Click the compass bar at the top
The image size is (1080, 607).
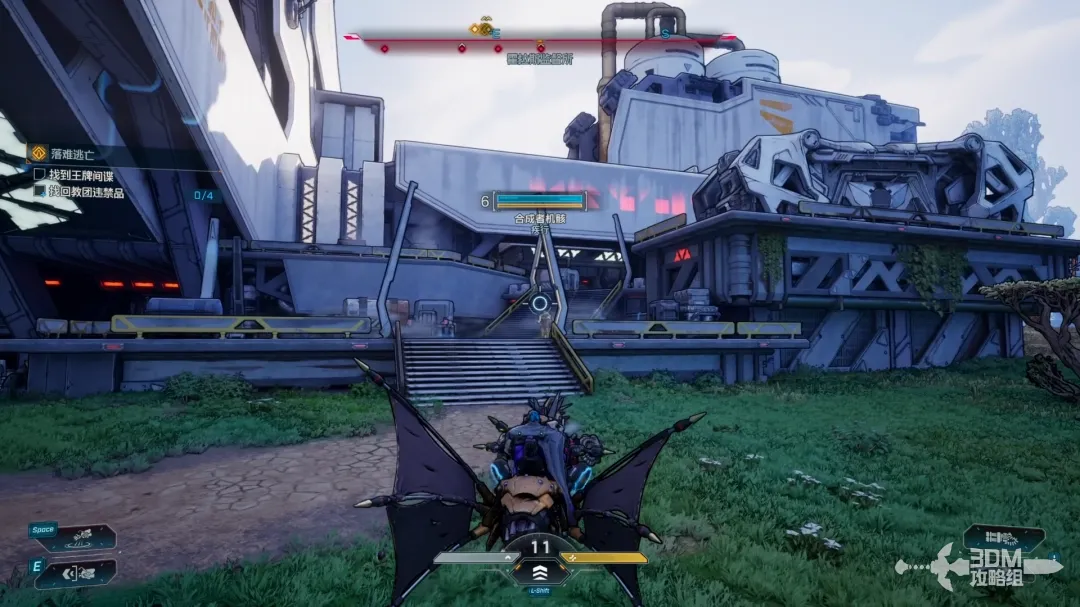click(x=540, y=40)
